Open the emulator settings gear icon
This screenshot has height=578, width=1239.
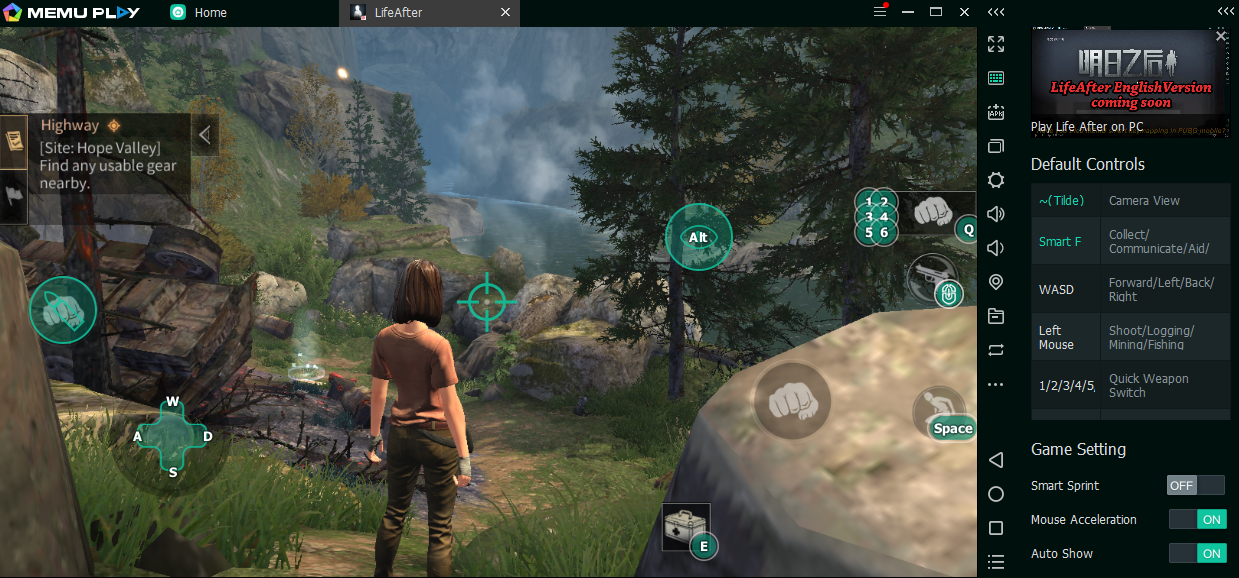(995, 180)
